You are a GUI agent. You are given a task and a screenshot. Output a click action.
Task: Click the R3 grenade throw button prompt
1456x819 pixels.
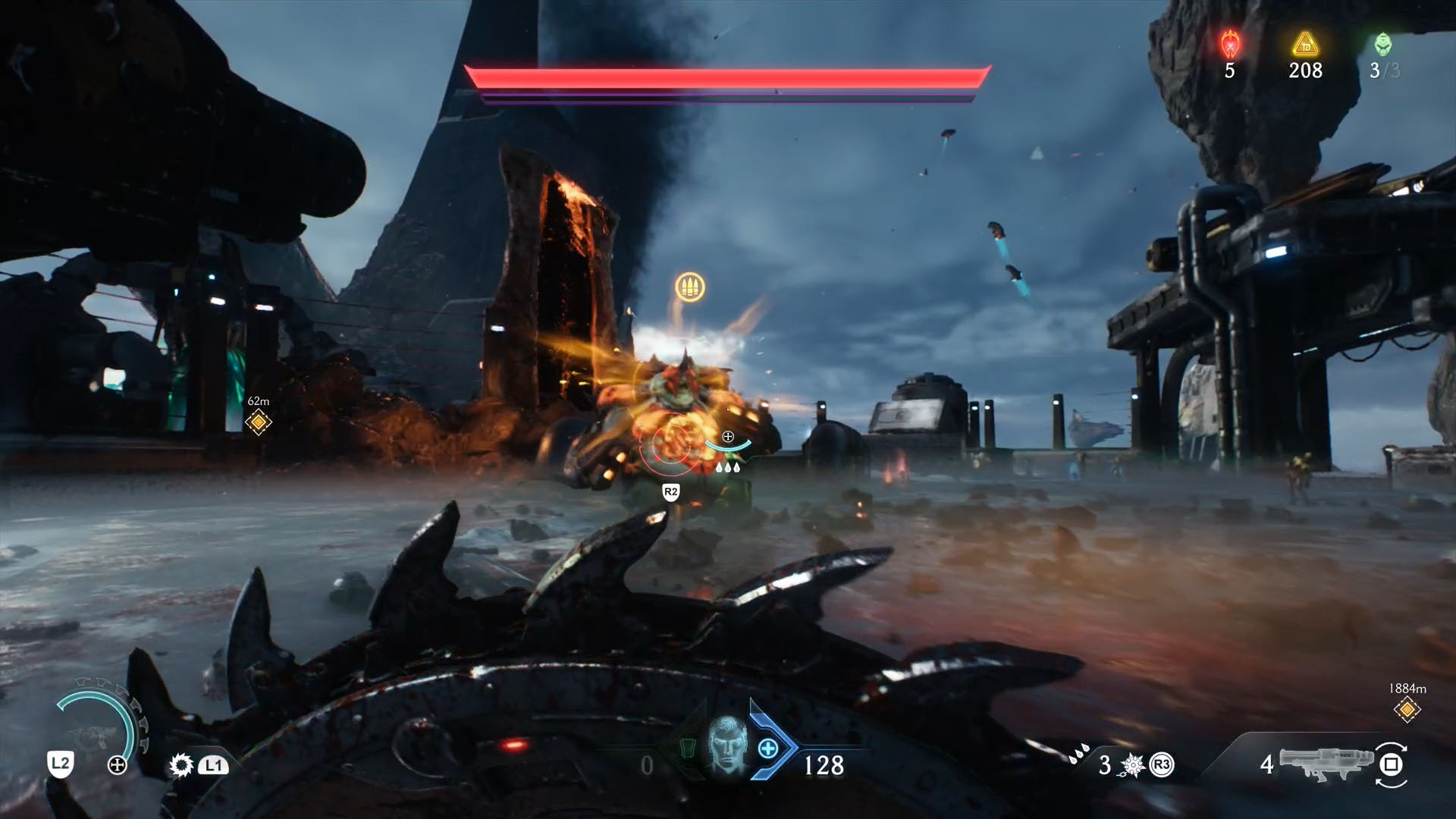click(x=1161, y=765)
